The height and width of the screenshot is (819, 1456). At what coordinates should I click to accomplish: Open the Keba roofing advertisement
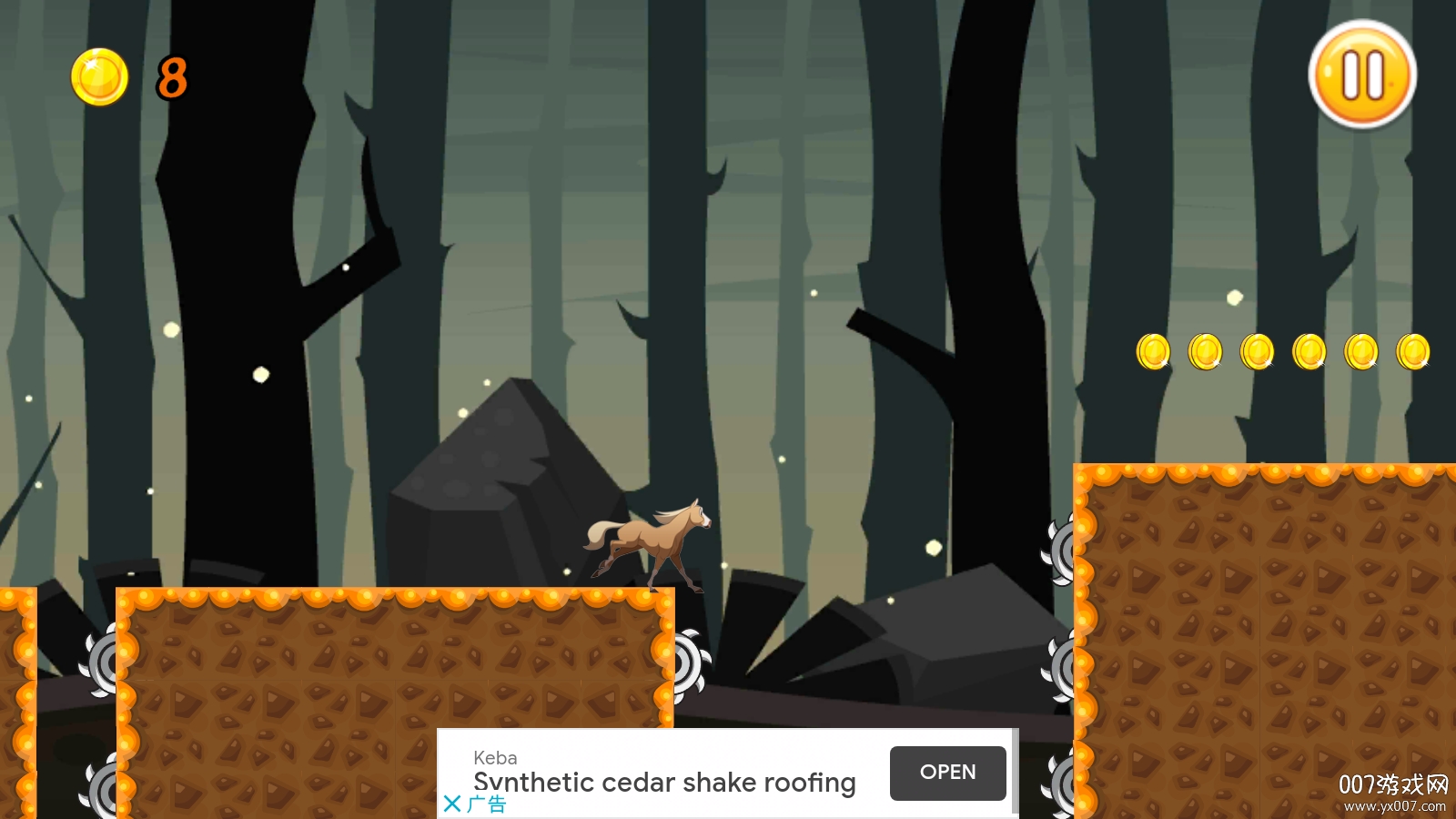click(947, 773)
